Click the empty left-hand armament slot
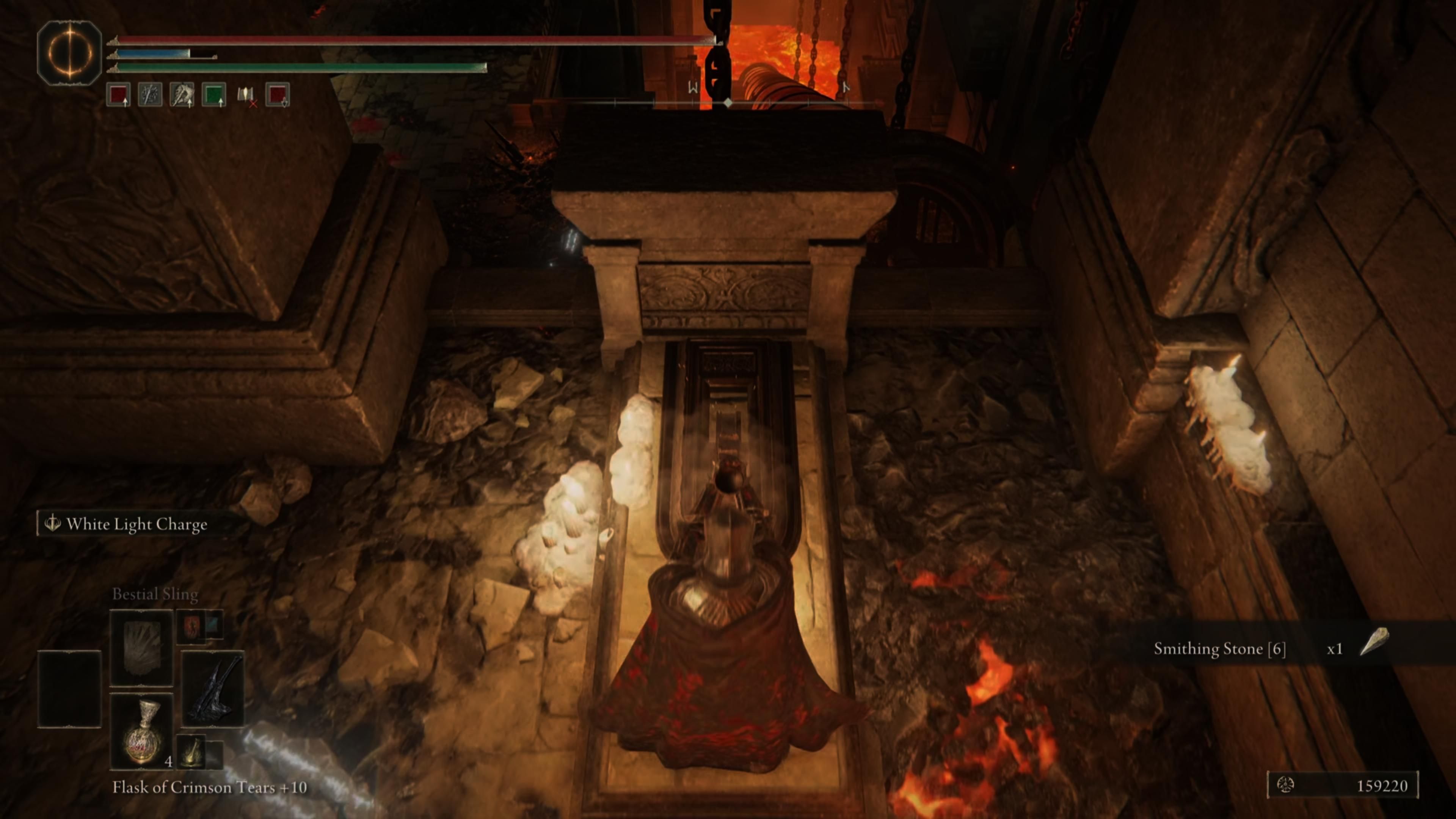 (69, 689)
